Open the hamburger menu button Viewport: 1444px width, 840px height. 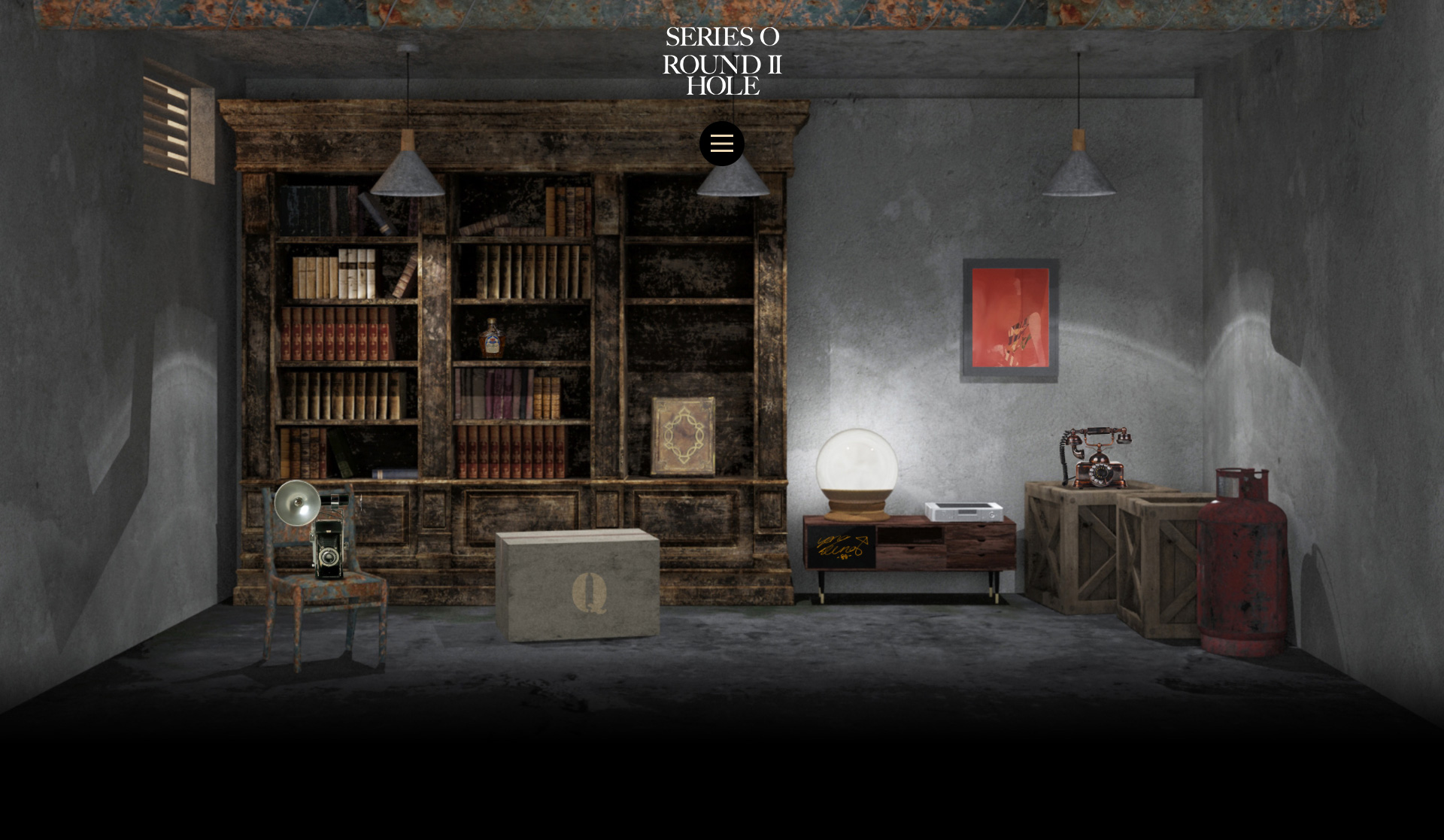tap(721, 144)
